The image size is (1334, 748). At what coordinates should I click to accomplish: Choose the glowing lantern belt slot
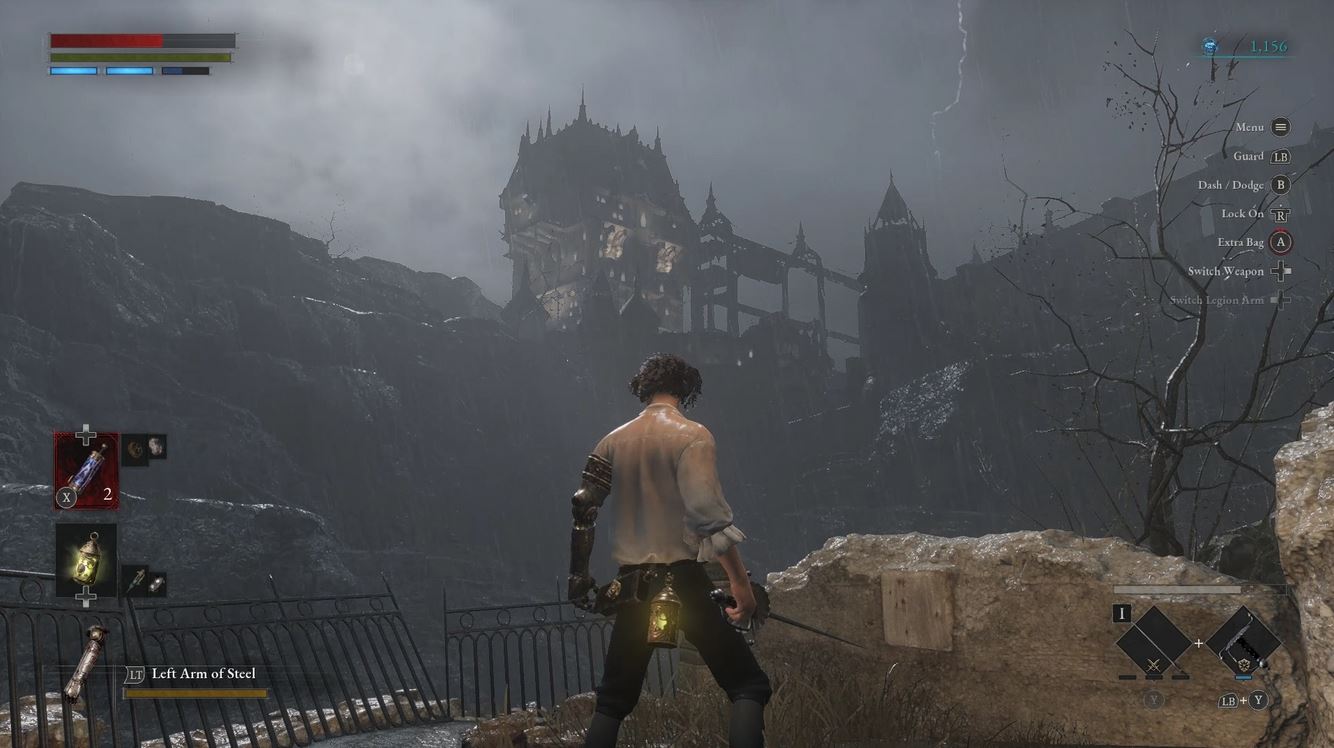[x=86, y=560]
